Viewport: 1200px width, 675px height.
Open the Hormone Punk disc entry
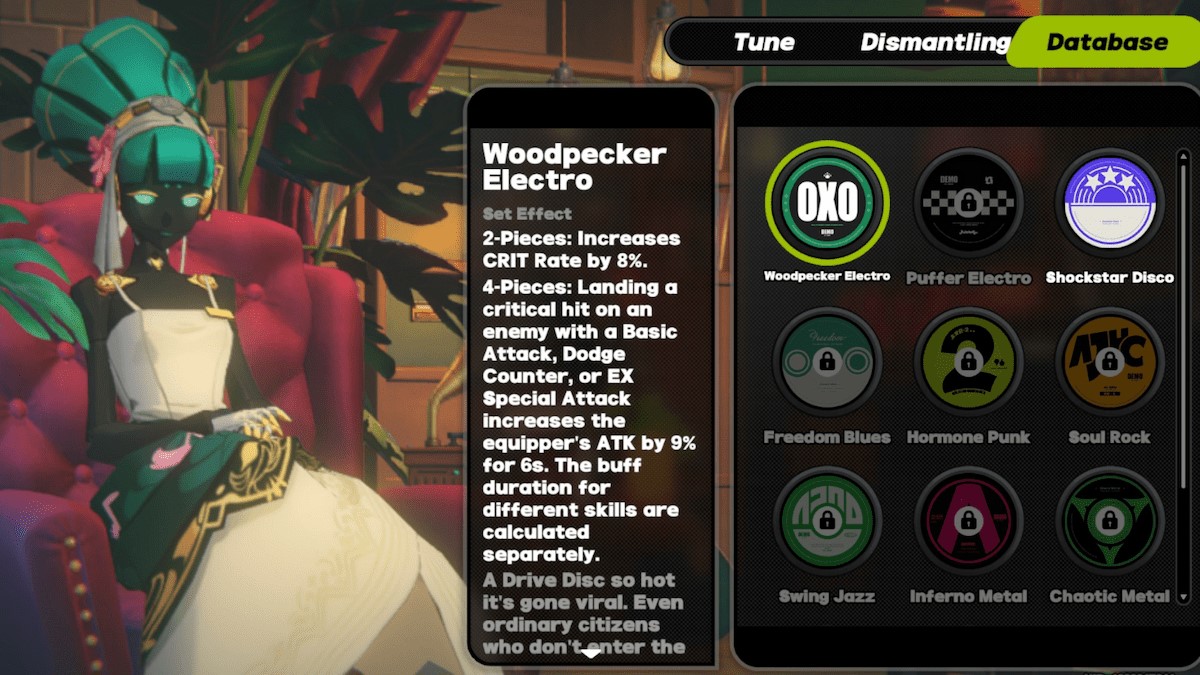point(967,362)
